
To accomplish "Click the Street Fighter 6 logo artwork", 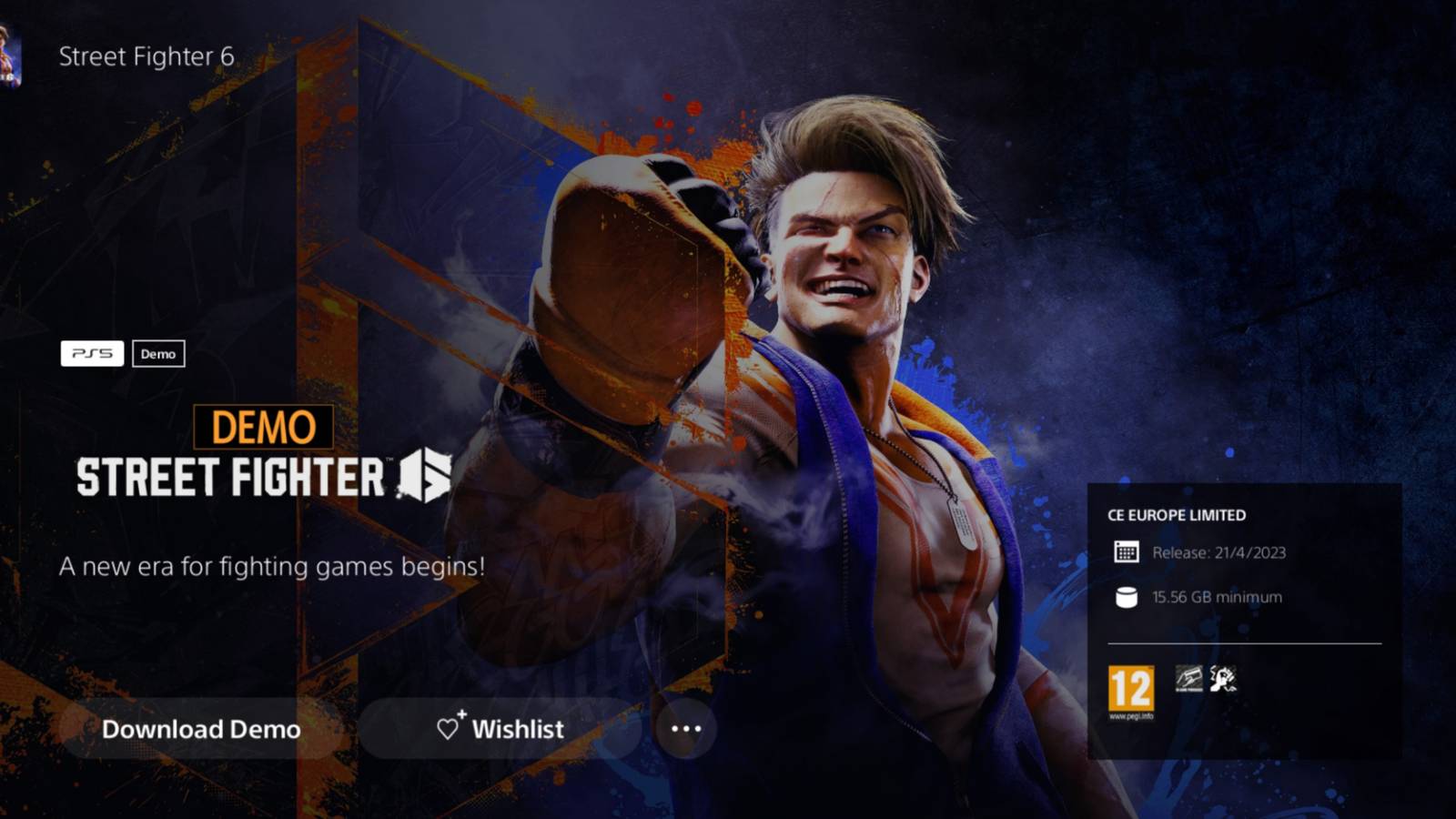I will pyautogui.click(x=264, y=477).
